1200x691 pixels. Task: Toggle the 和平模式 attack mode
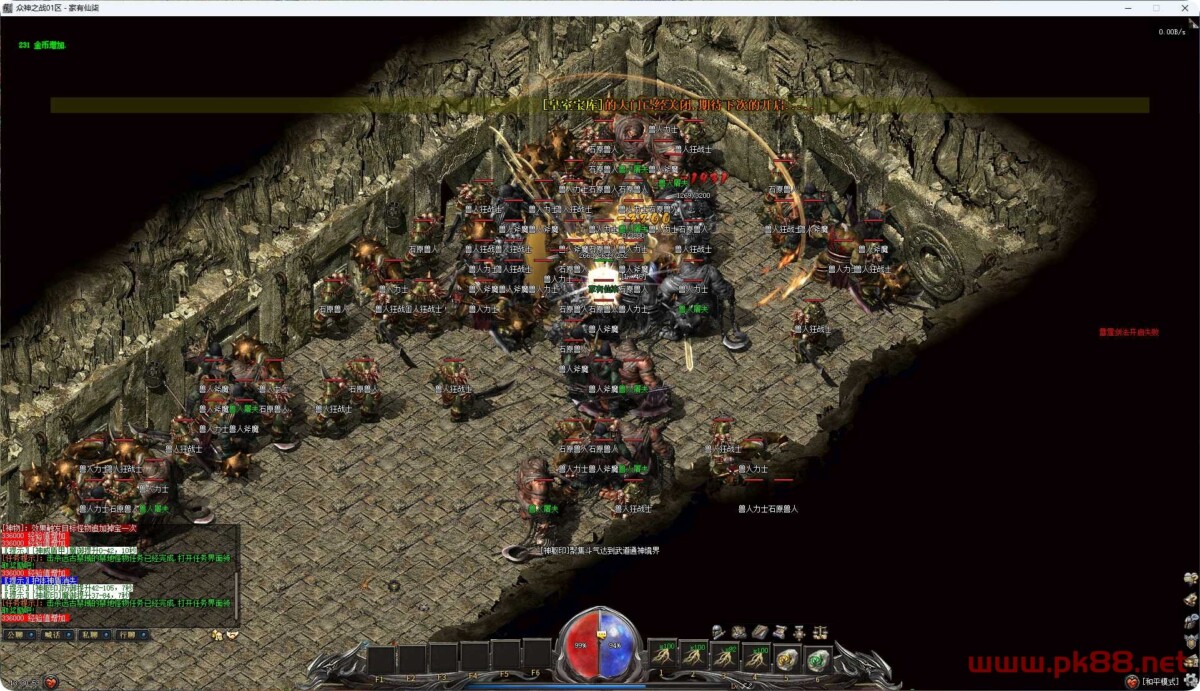tap(1159, 681)
